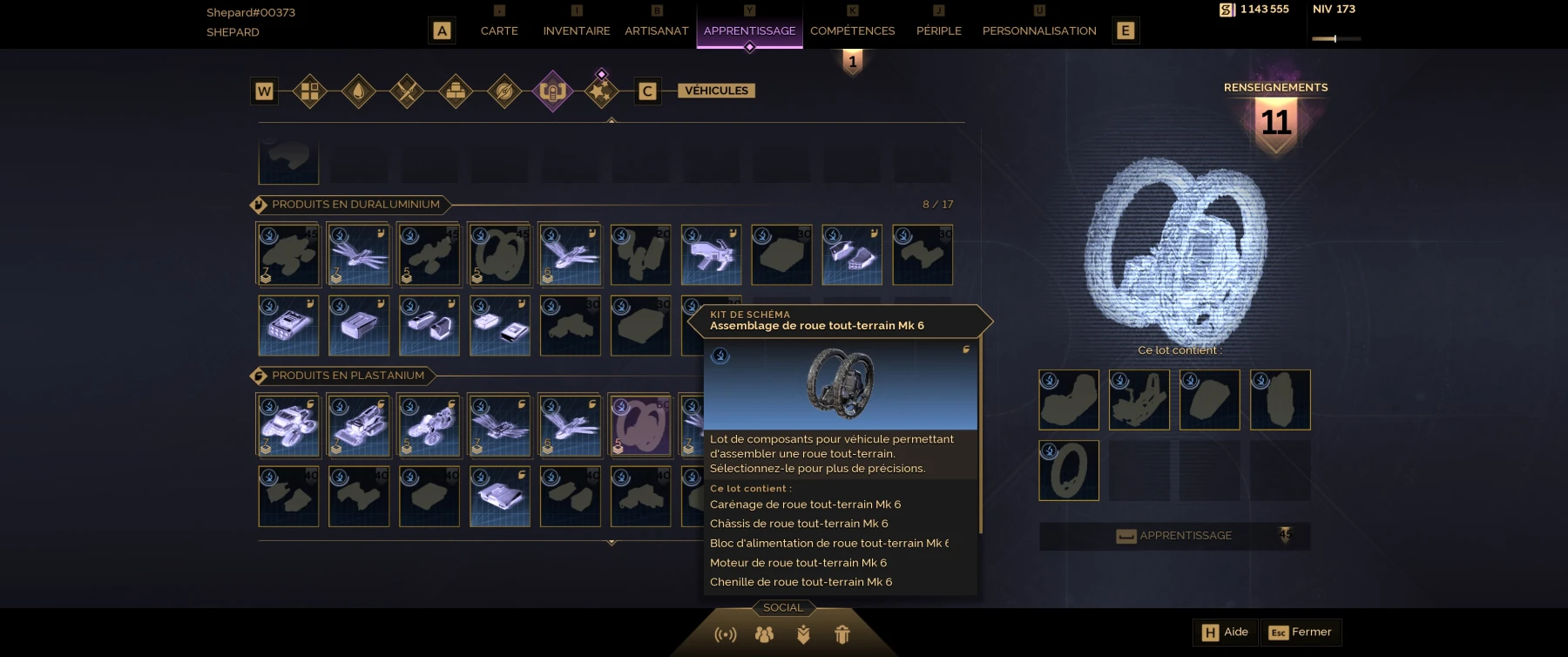
Task: Click the group of people icon under Social
Action: pos(763,635)
